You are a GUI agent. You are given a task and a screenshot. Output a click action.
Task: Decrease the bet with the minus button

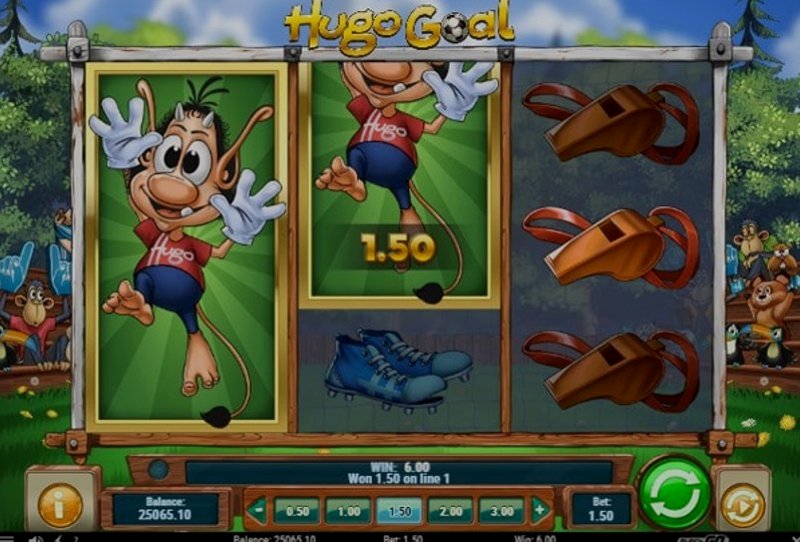(x=259, y=510)
